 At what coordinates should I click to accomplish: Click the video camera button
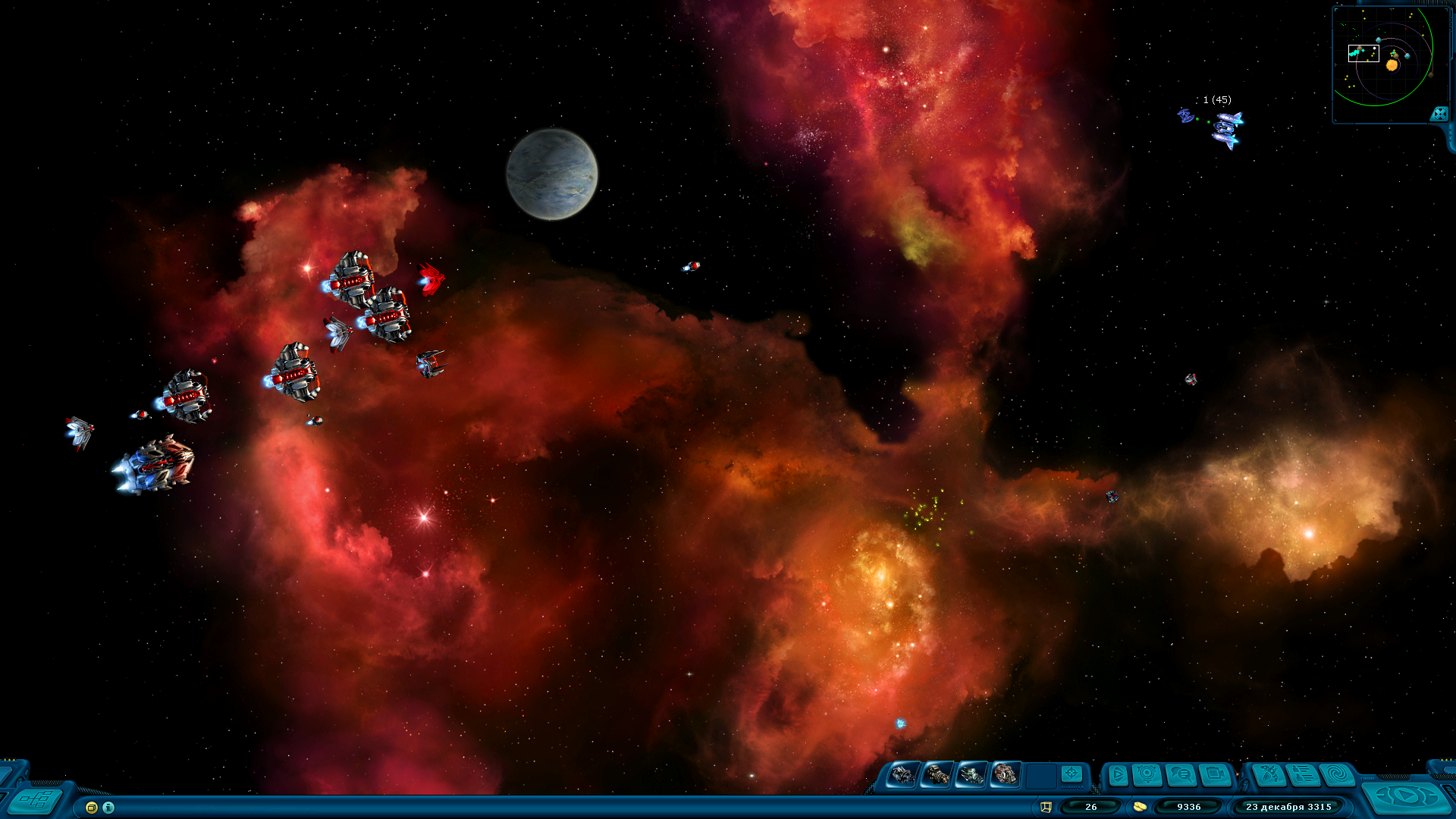pos(1215,775)
